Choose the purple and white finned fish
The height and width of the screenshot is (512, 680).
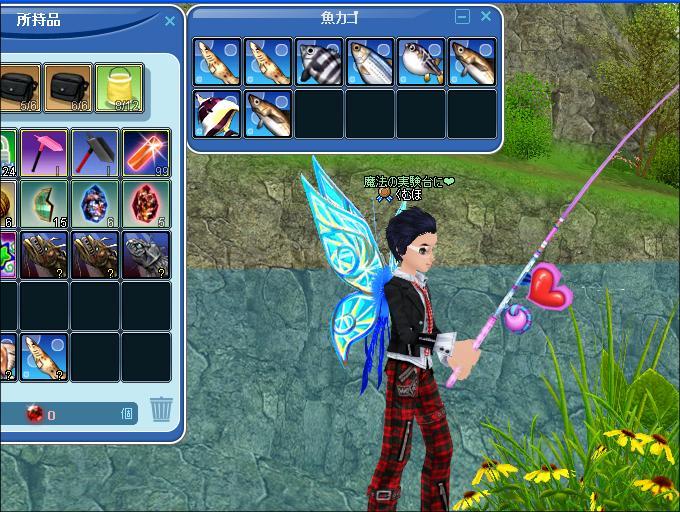(x=217, y=113)
